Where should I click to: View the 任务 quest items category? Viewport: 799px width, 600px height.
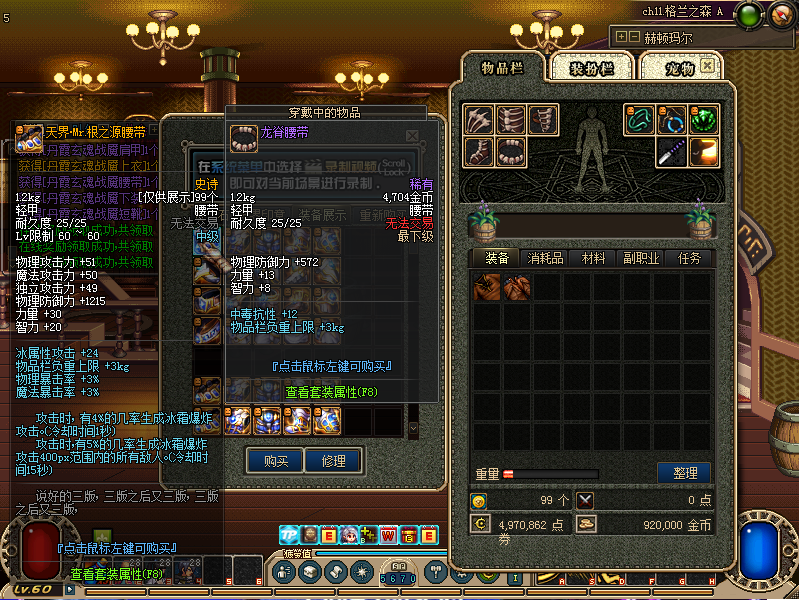pyautogui.click(x=689, y=258)
